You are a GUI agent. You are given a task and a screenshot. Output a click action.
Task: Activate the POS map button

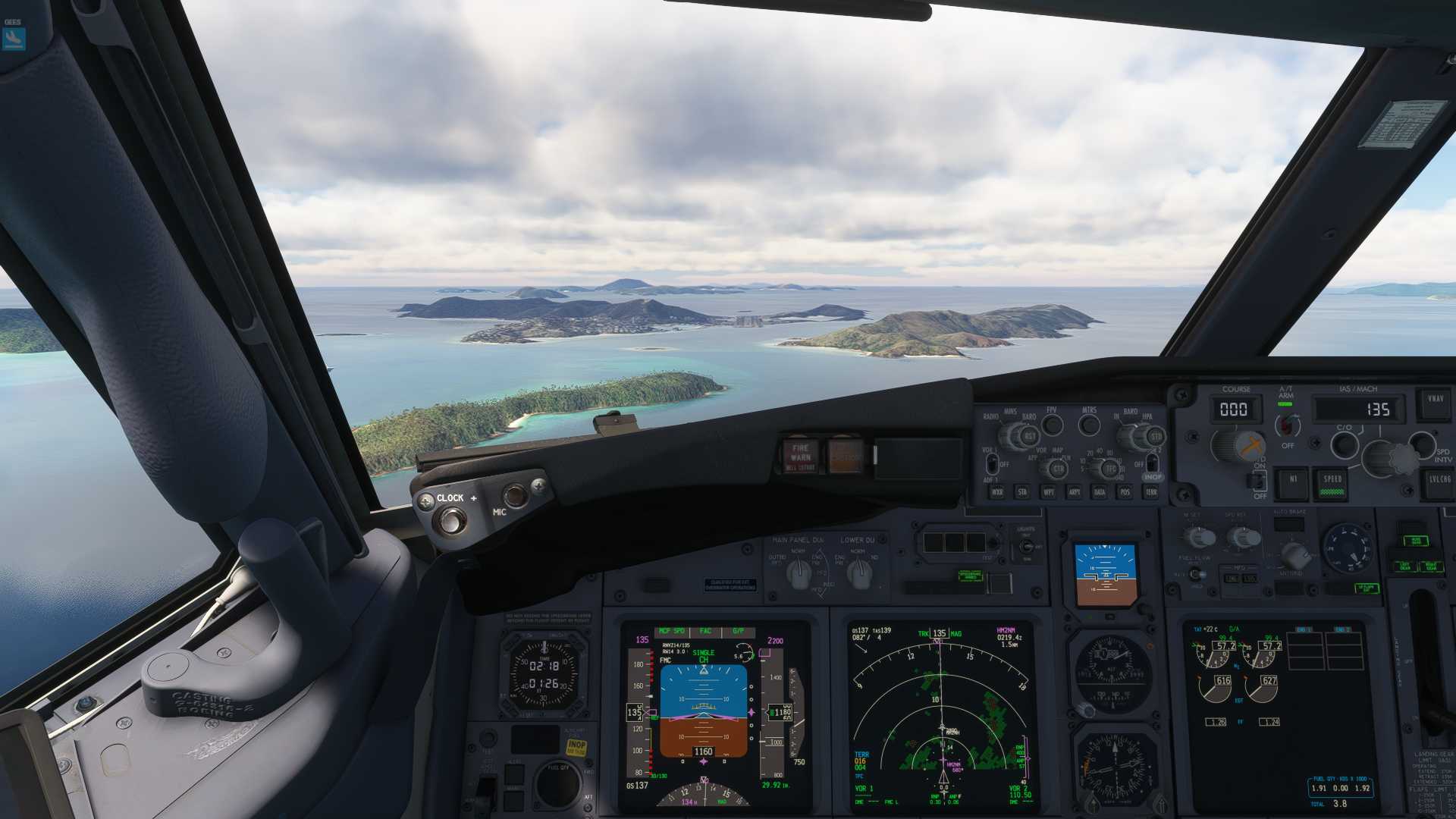point(1125,492)
